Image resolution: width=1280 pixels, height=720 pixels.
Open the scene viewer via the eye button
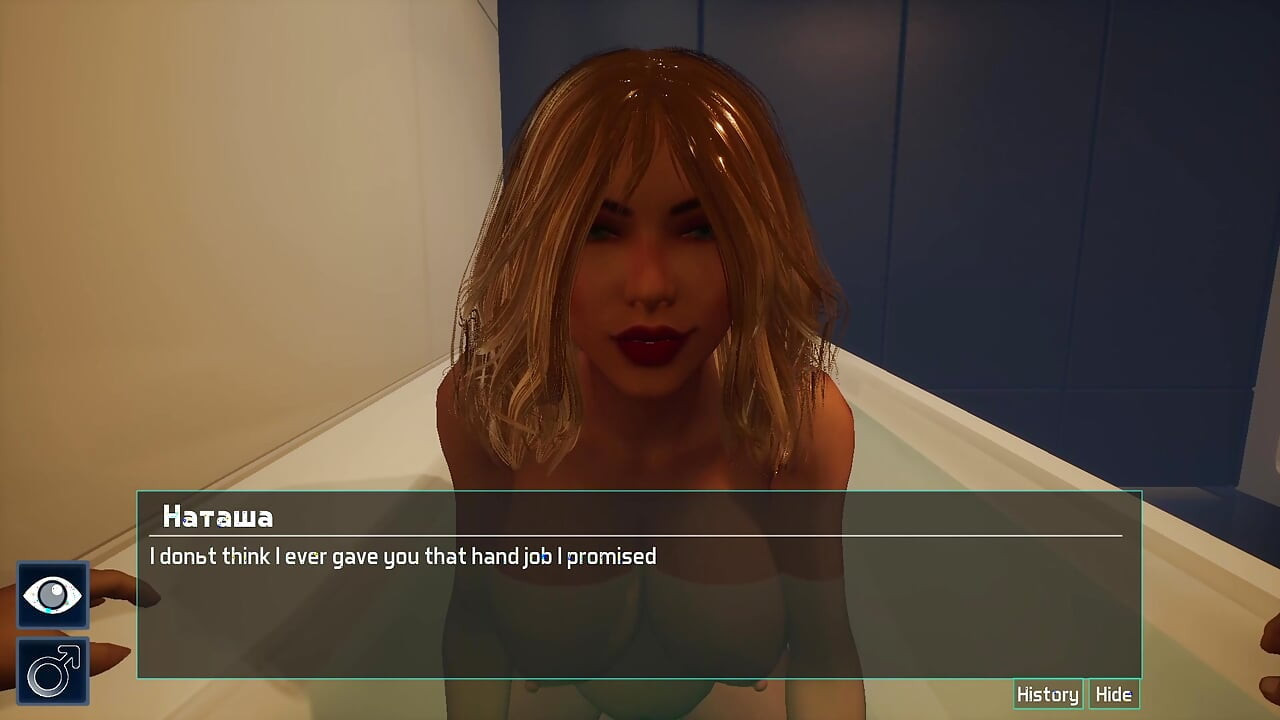coord(52,594)
